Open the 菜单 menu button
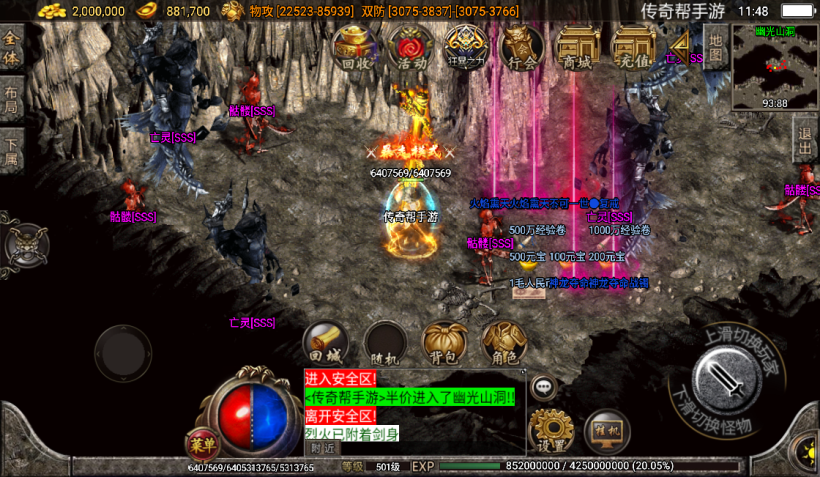Viewport: 820px width, 477px height. [203, 445]
